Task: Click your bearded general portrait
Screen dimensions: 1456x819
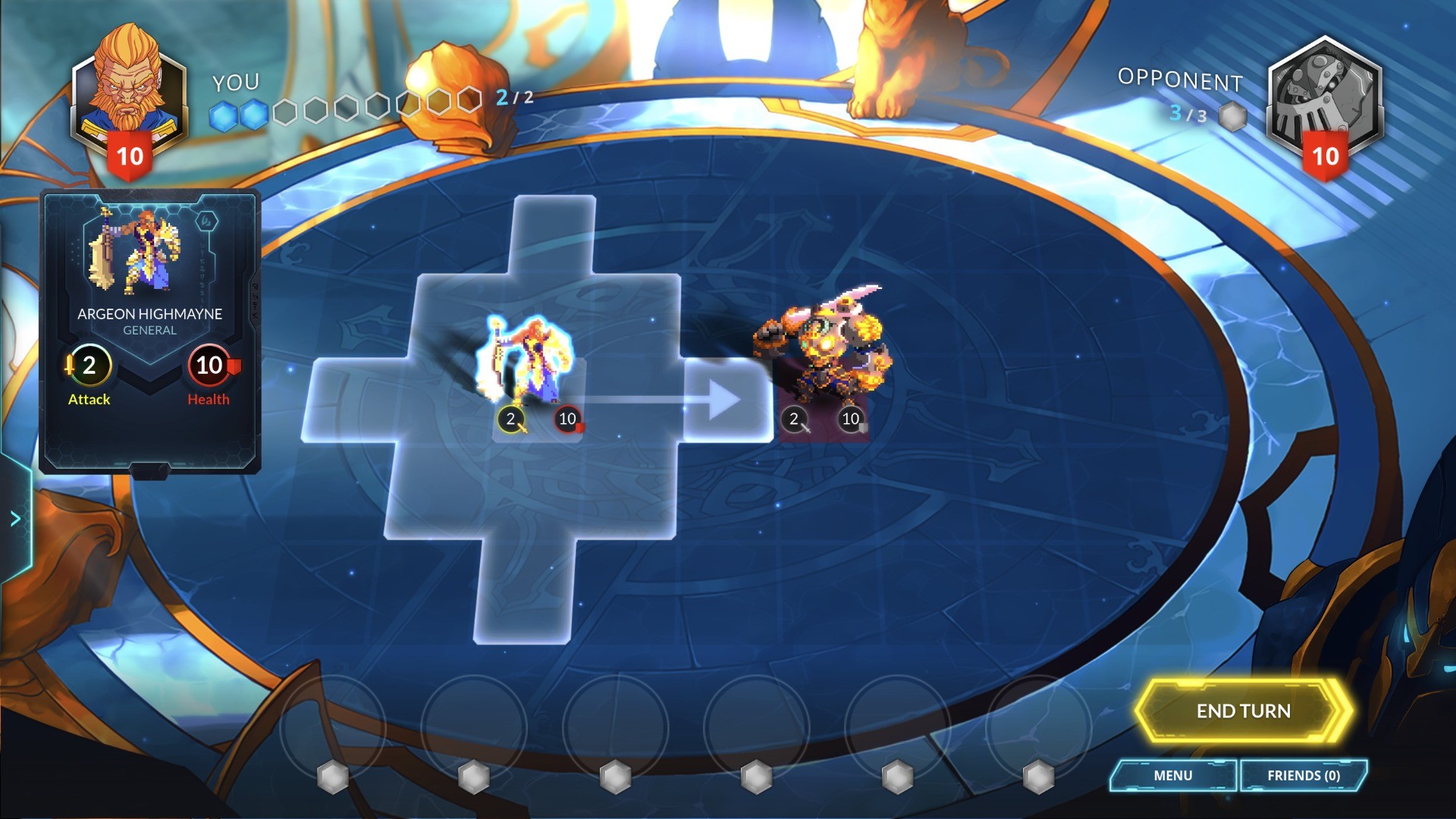Action: point(129,91)
